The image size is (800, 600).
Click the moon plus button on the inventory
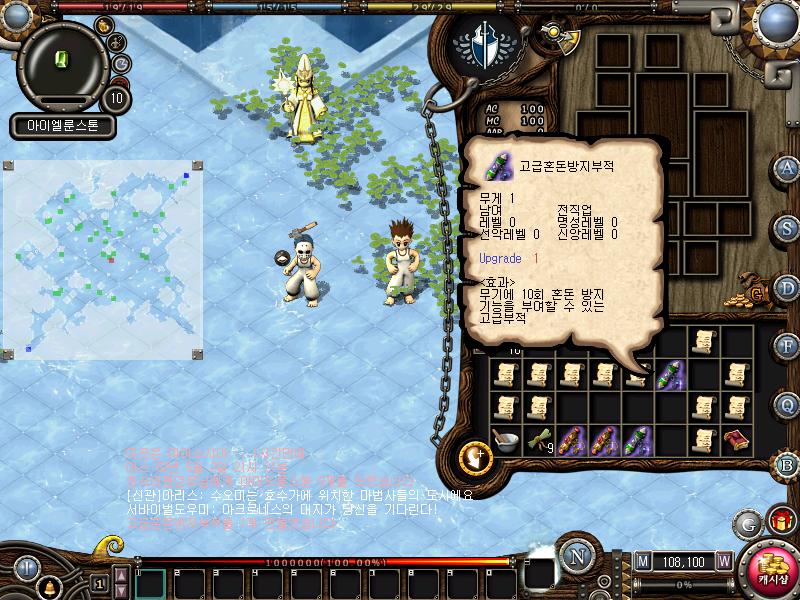tap(474, 457)
